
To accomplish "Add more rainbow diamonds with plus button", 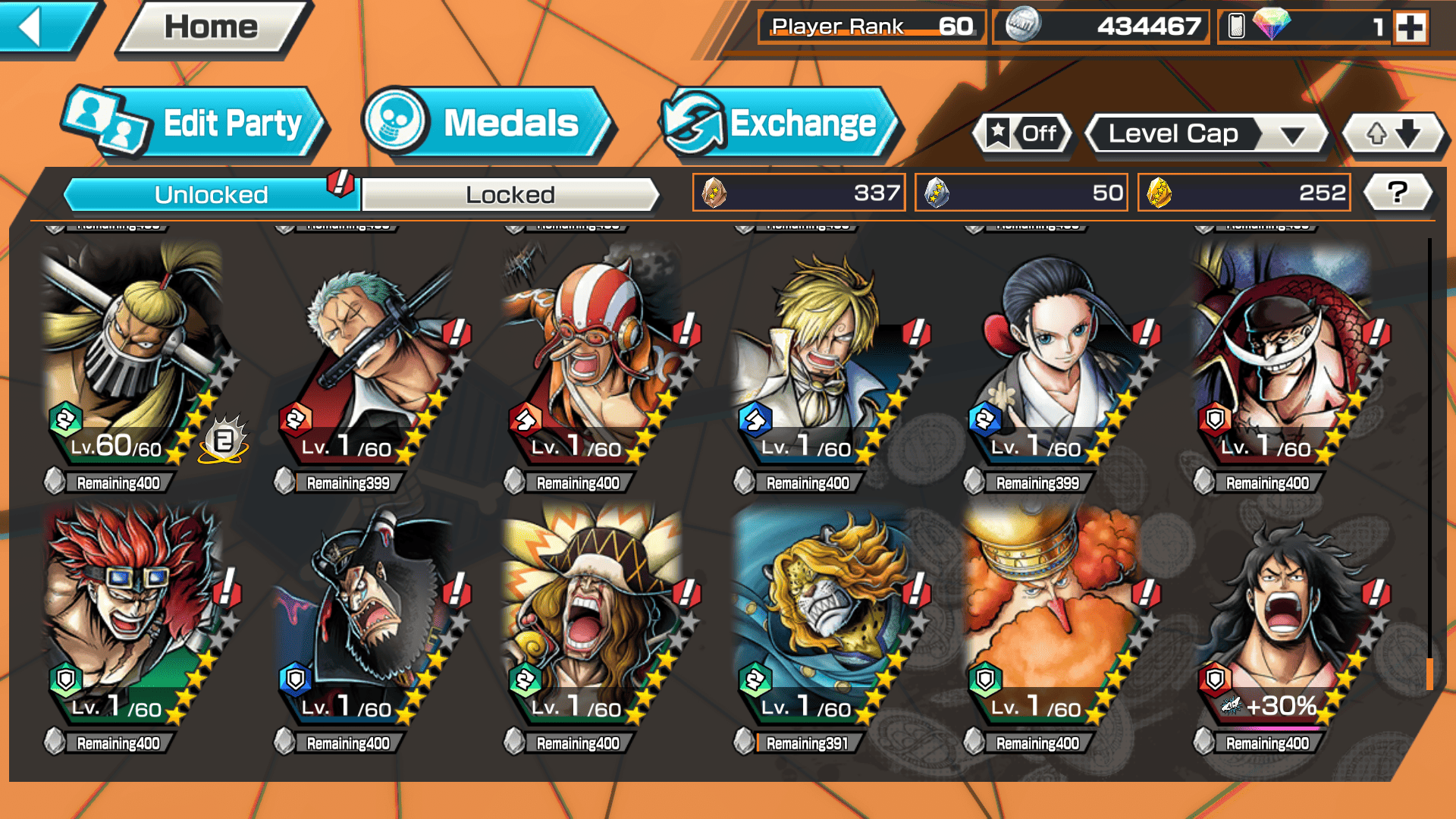I will point(1410,27).
